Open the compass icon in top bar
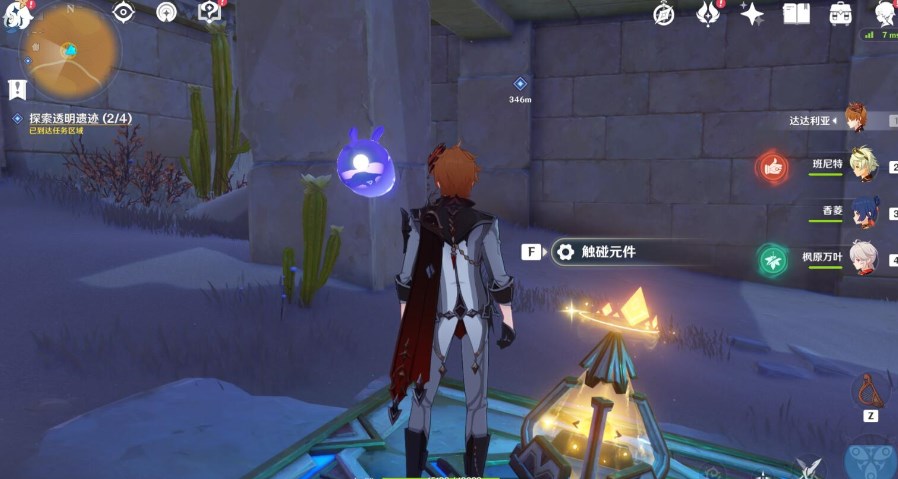Image resolution: width=898 pixels, height=479 pixels. coord(664,14)
